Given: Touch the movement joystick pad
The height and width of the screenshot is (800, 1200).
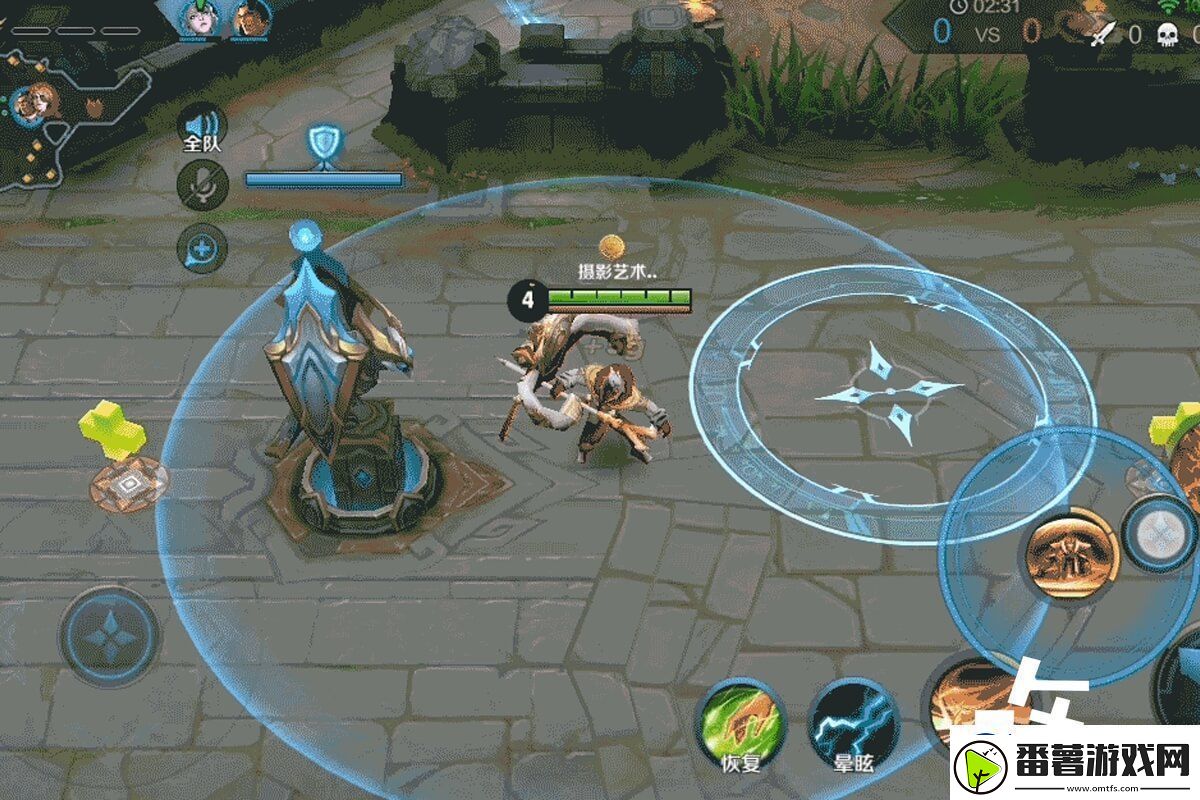Looking at the screenshot, I should [x=109, y=635].
